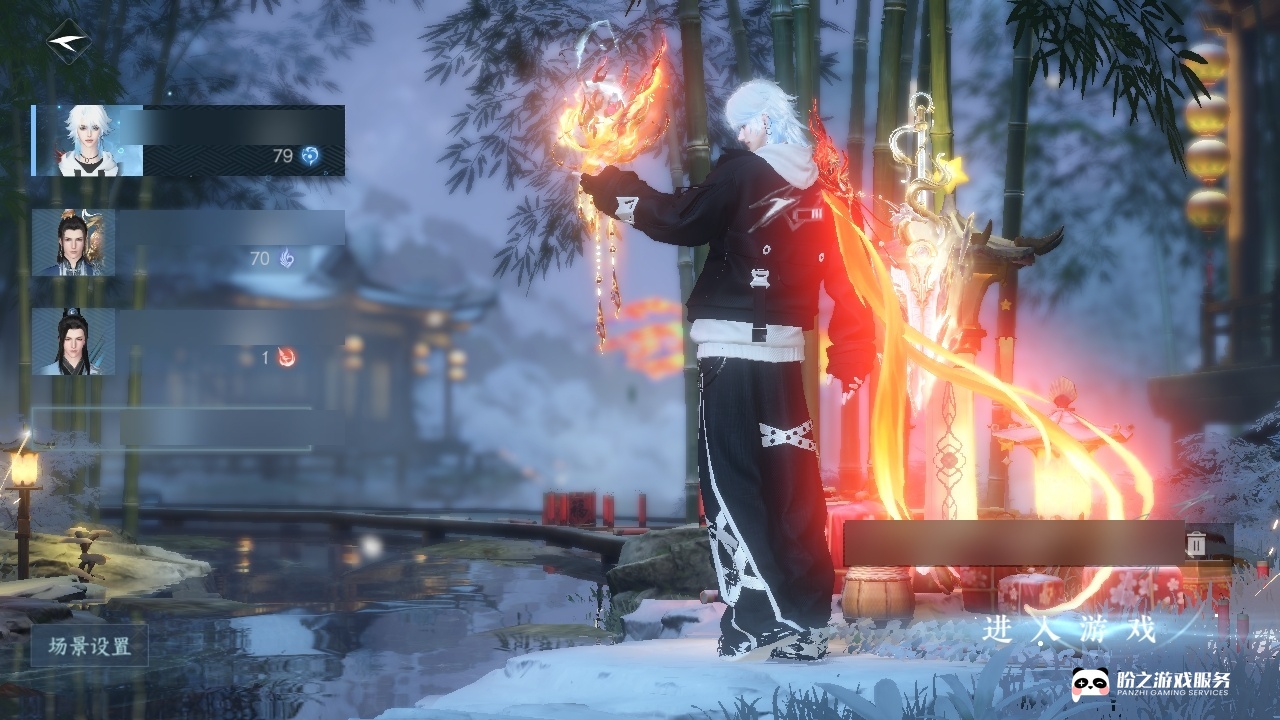Select the empty character slot row
Image resolution: width=1280 pixels, height=720 pixels.
point(188,427)
